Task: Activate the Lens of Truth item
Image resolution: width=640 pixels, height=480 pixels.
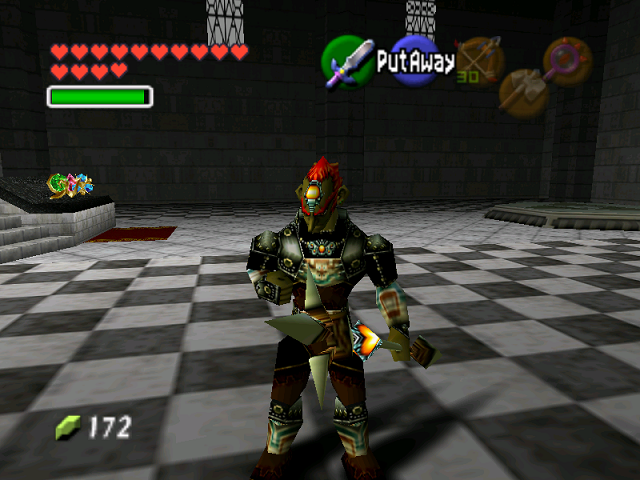Action: [567, 60]
